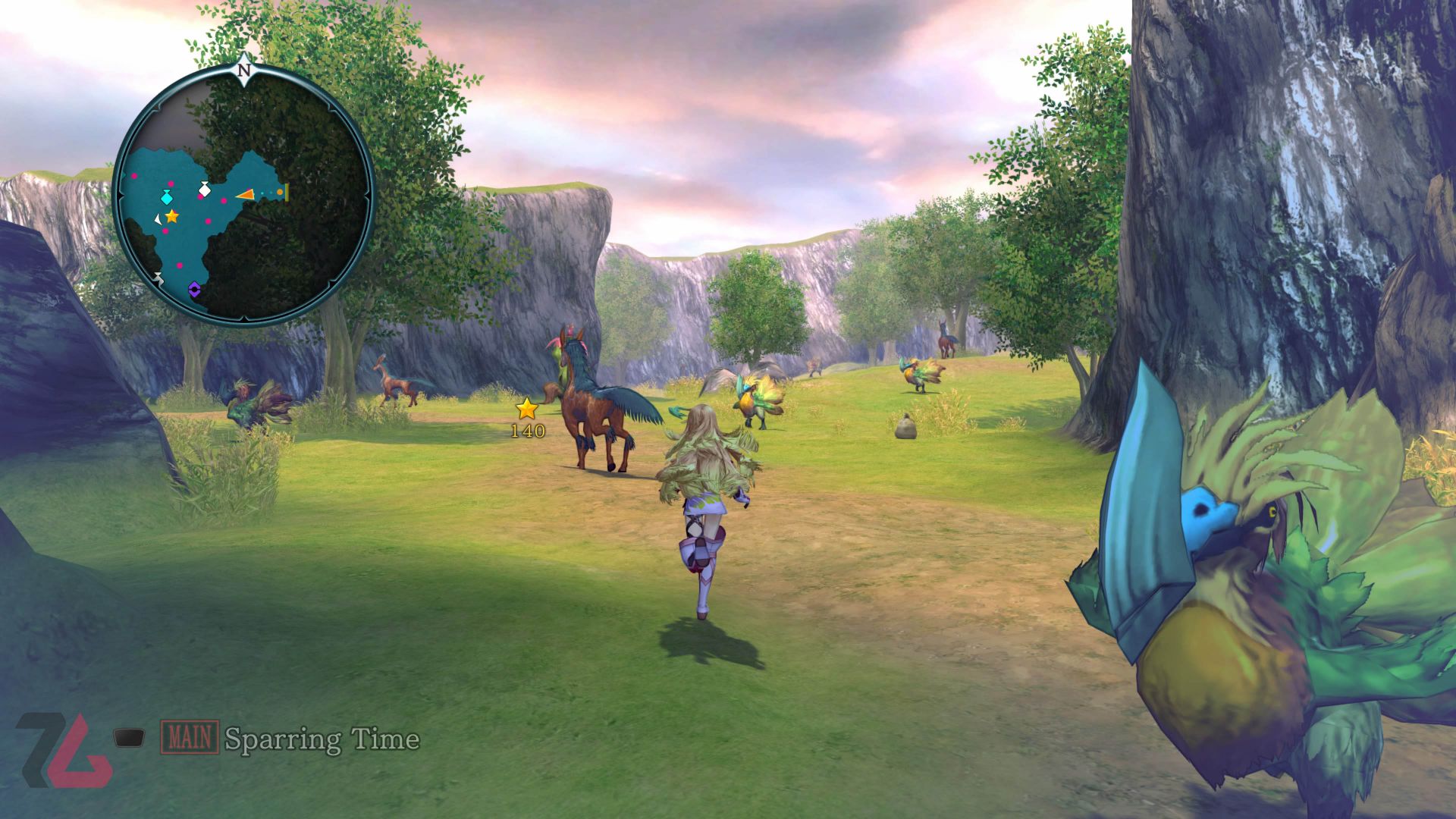1456x819 pixels.
Task: Toggle the white chevron marker left of the star
Action: 158,218
